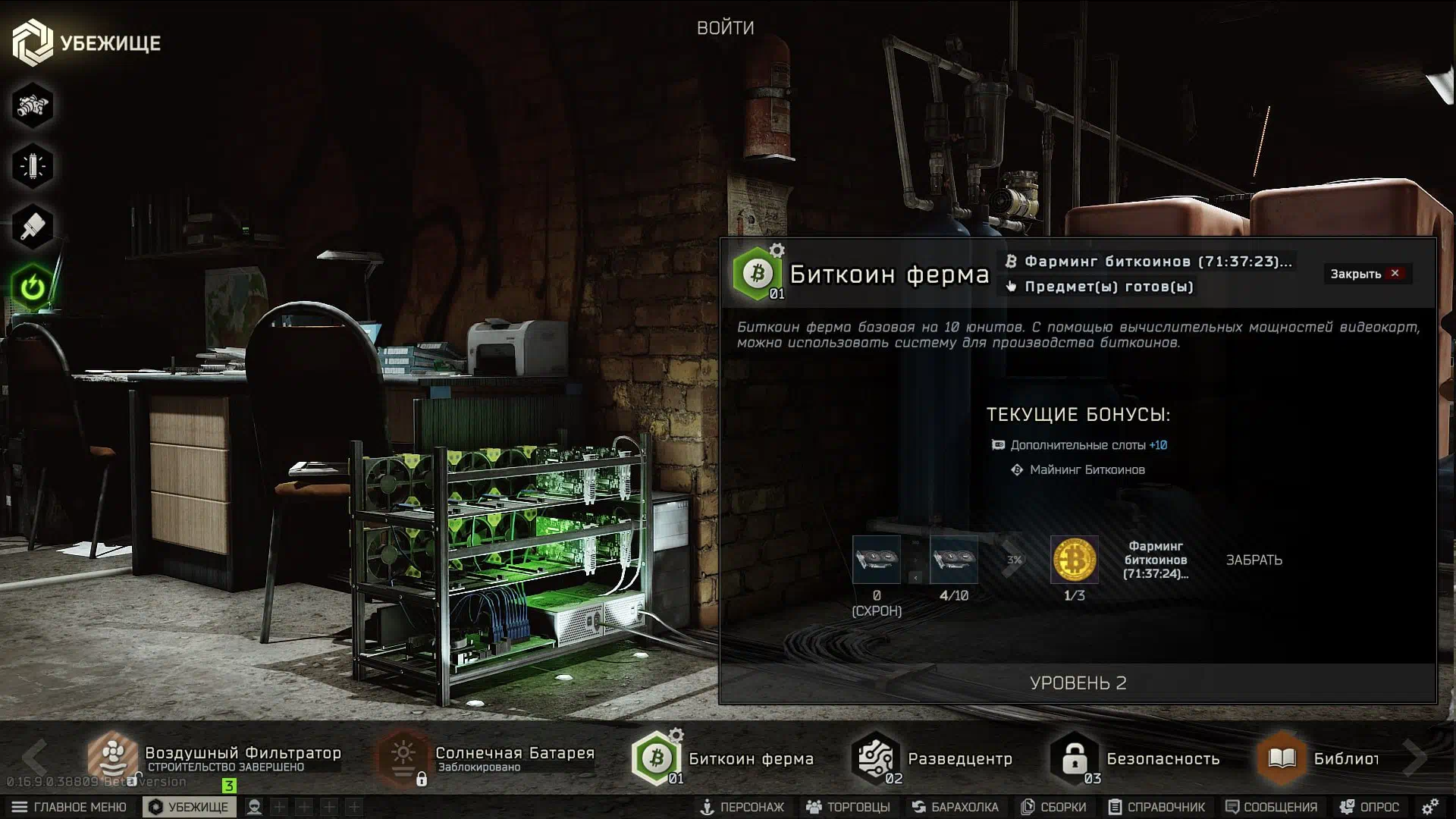Go to the ПЕРСОНАЖ screen
Viewport: 1456px width, 819px height.
[x=742, y=807]
